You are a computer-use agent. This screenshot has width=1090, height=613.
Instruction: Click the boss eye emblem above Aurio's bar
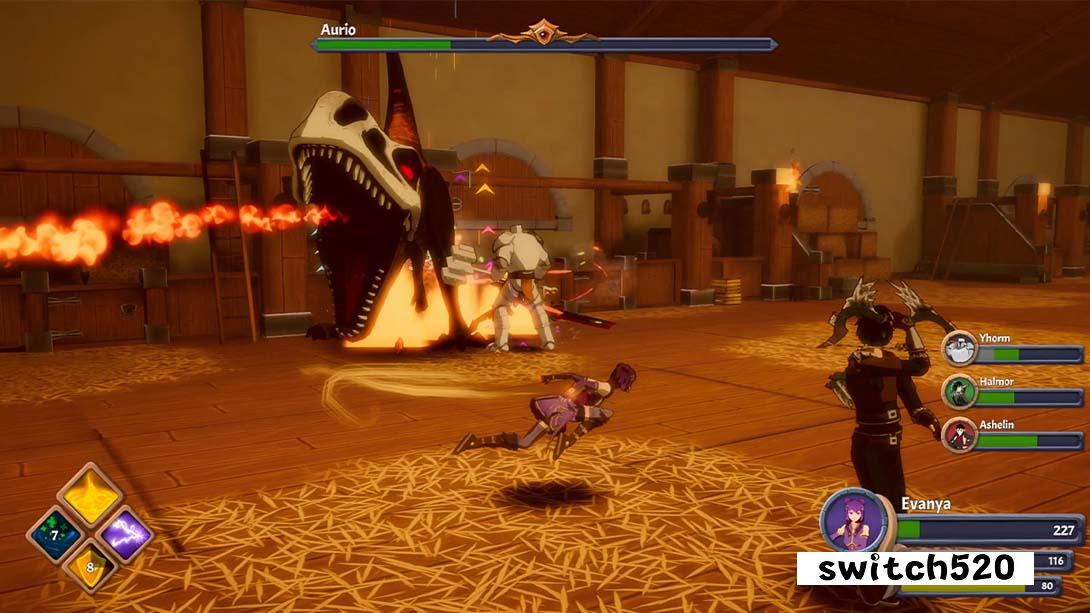pyautogui.click(x=543, y=30)
